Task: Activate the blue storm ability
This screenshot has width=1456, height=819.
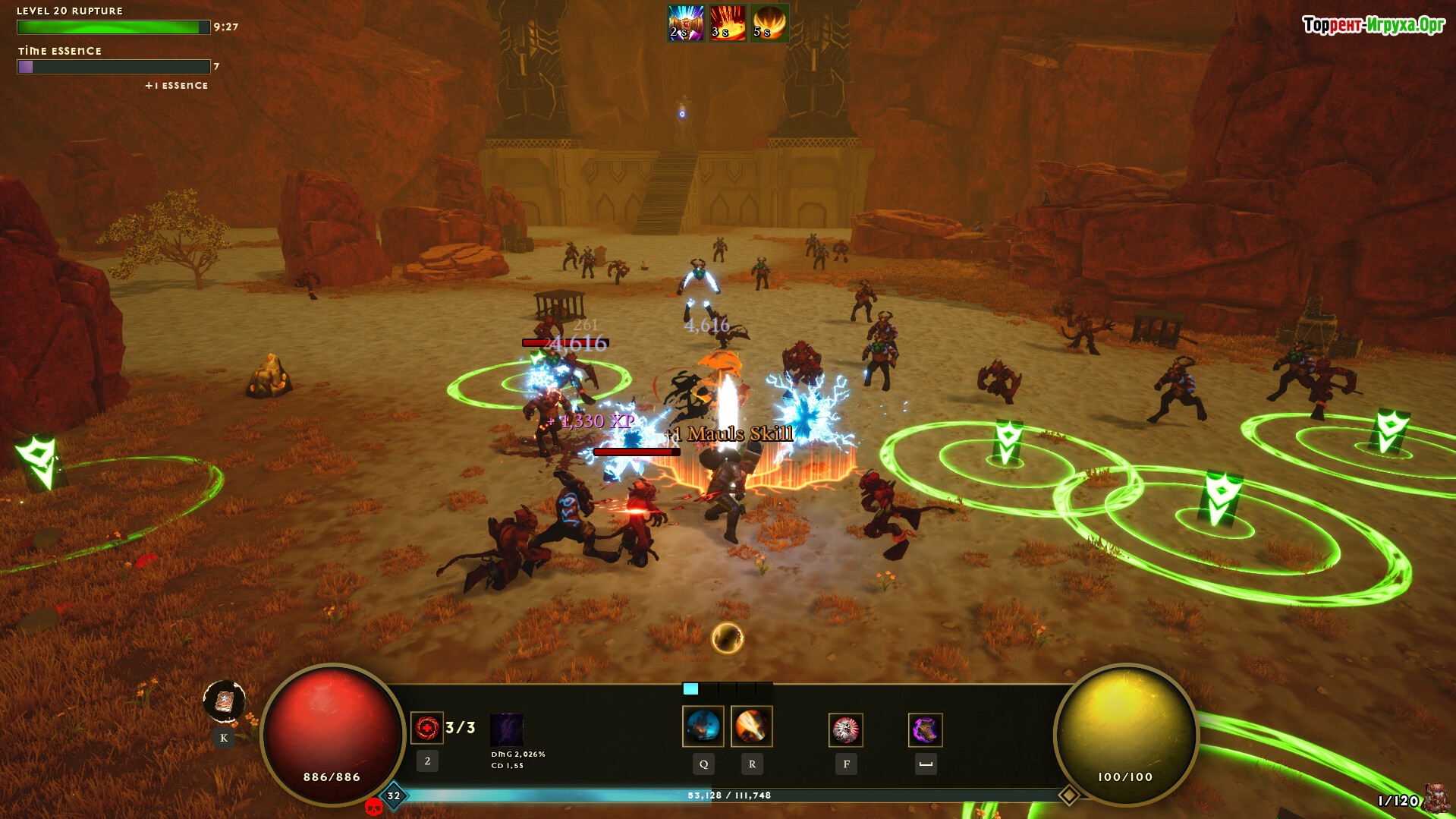Action: (x=703, y=727)
